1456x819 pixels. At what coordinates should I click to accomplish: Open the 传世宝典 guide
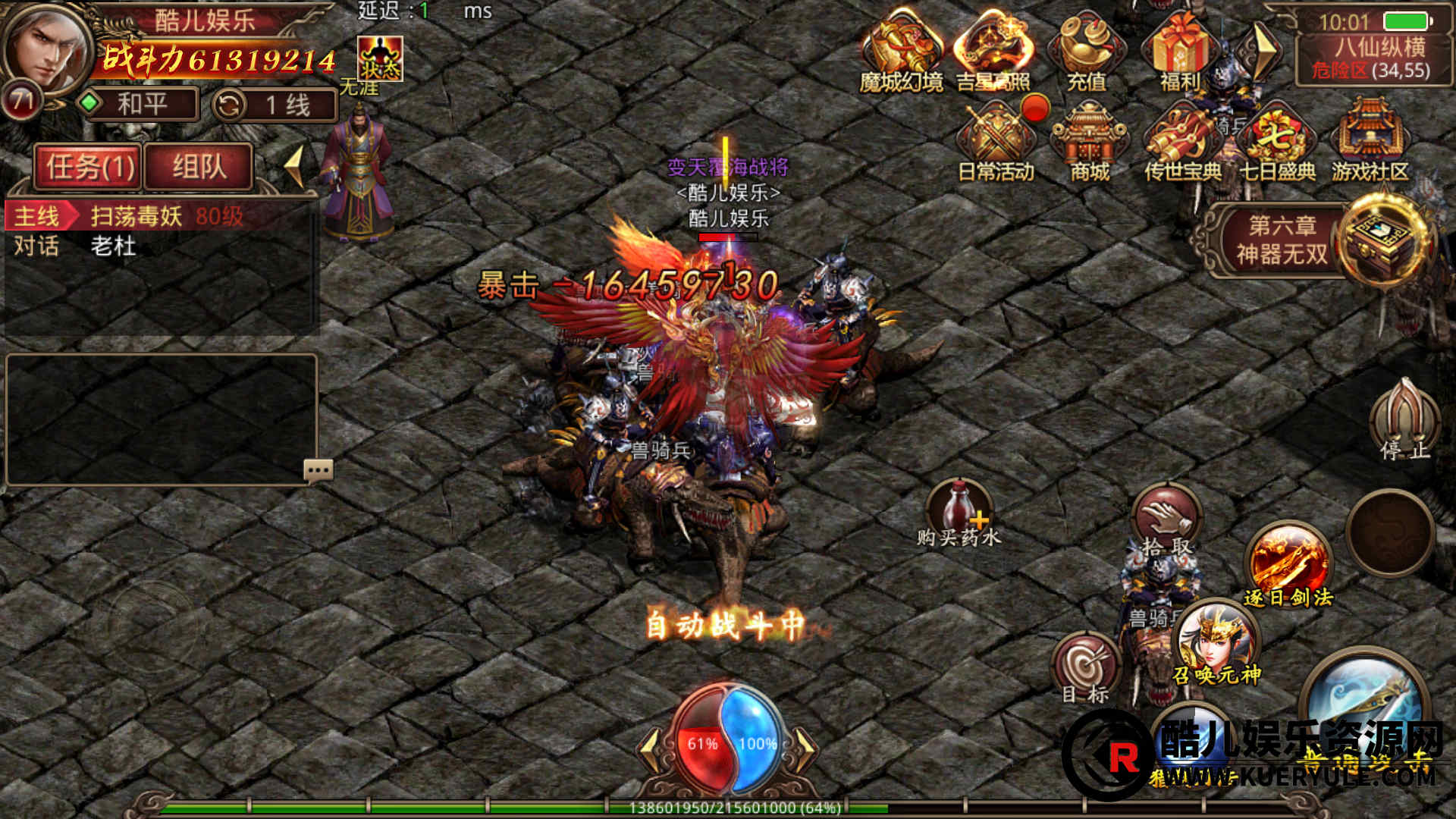pos(1181,144)
